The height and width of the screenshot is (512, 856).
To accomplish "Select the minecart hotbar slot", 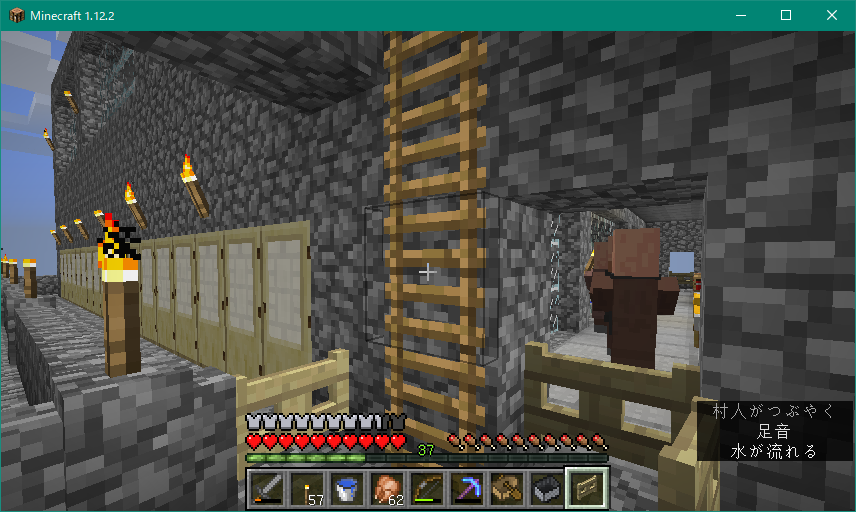I will coord(547,488).
